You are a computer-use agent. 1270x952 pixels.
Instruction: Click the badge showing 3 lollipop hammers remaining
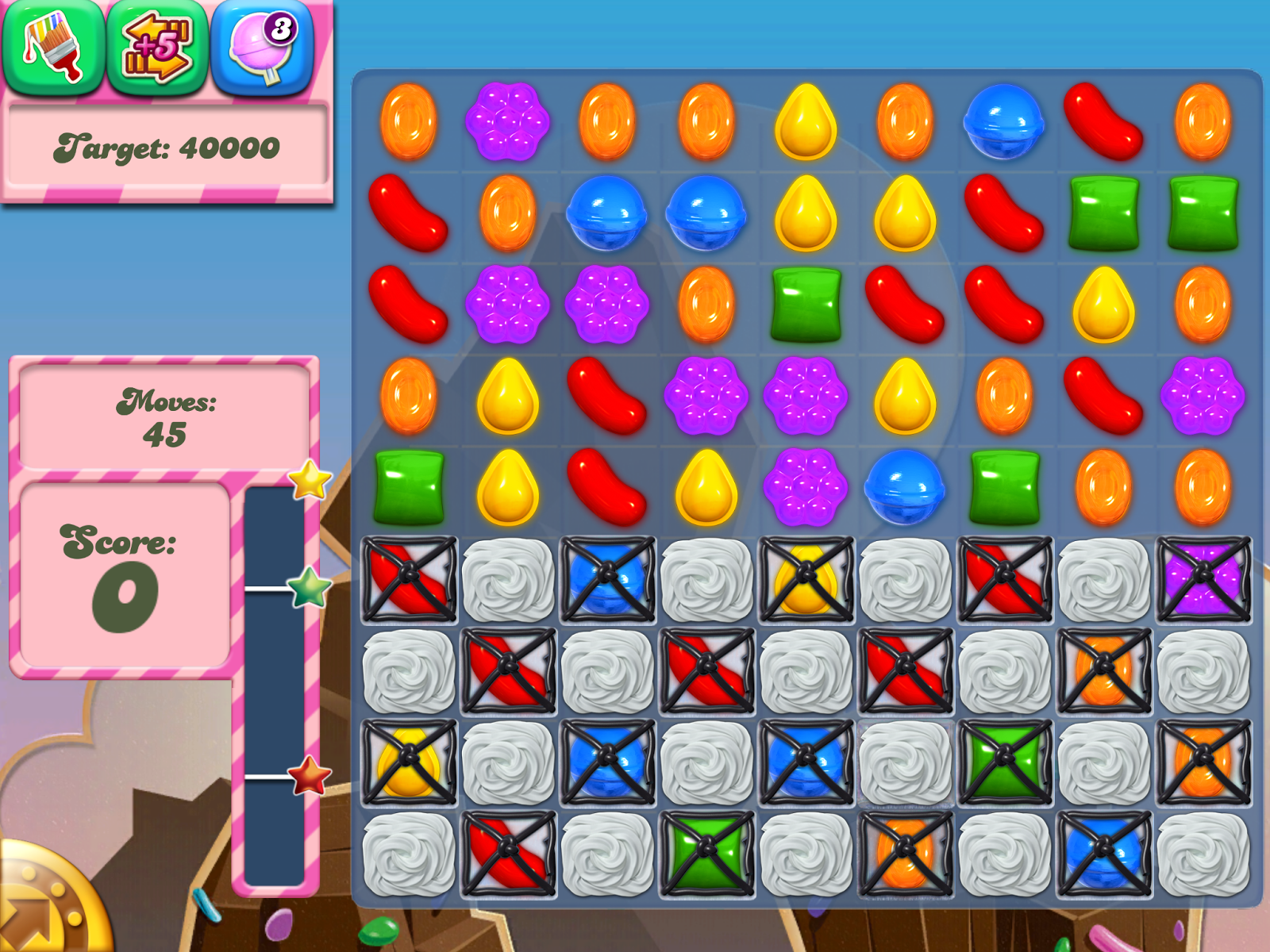pyautogui.click(x=282, y=28)
